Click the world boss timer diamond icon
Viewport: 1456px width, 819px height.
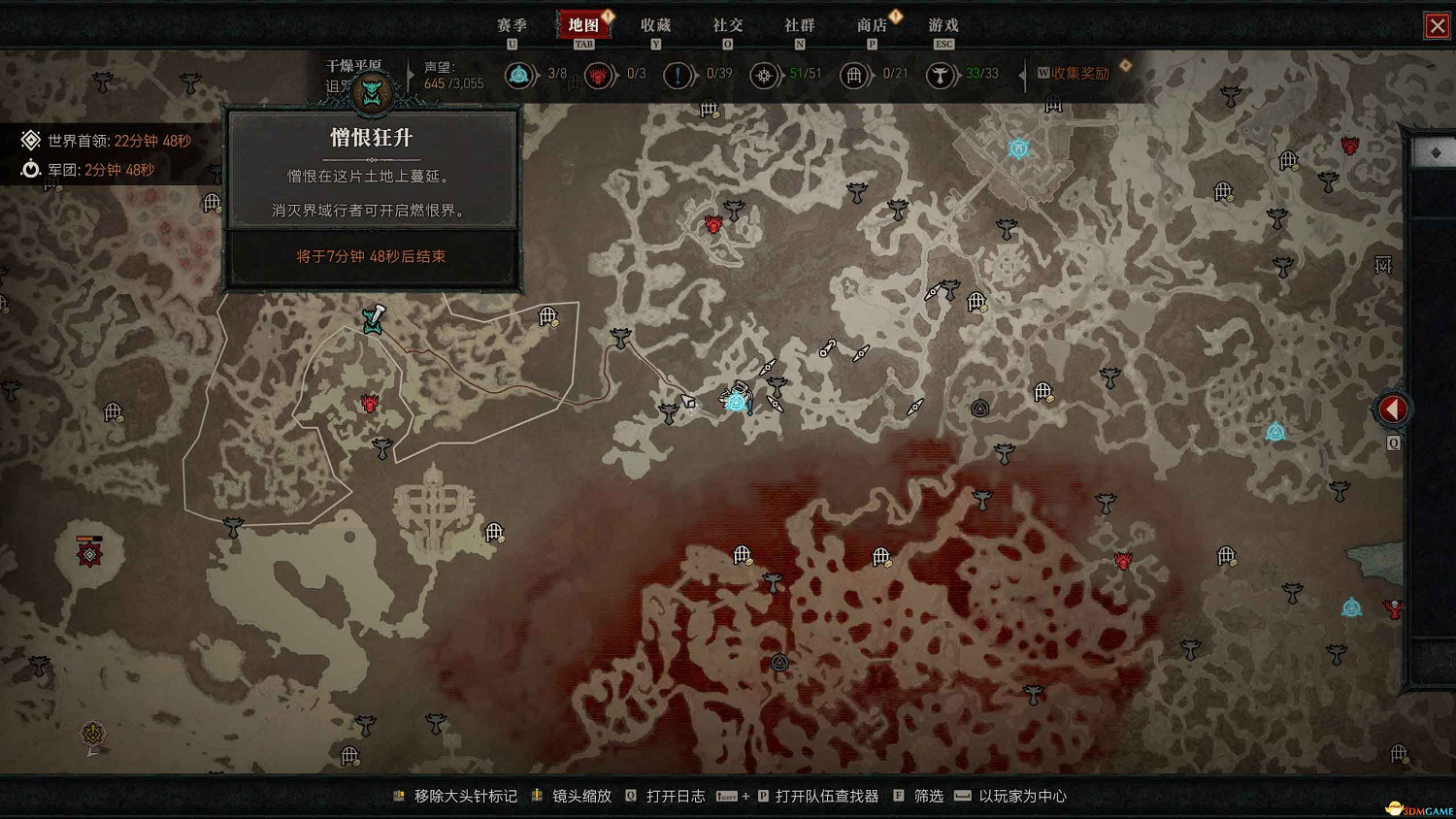point(30,140)
